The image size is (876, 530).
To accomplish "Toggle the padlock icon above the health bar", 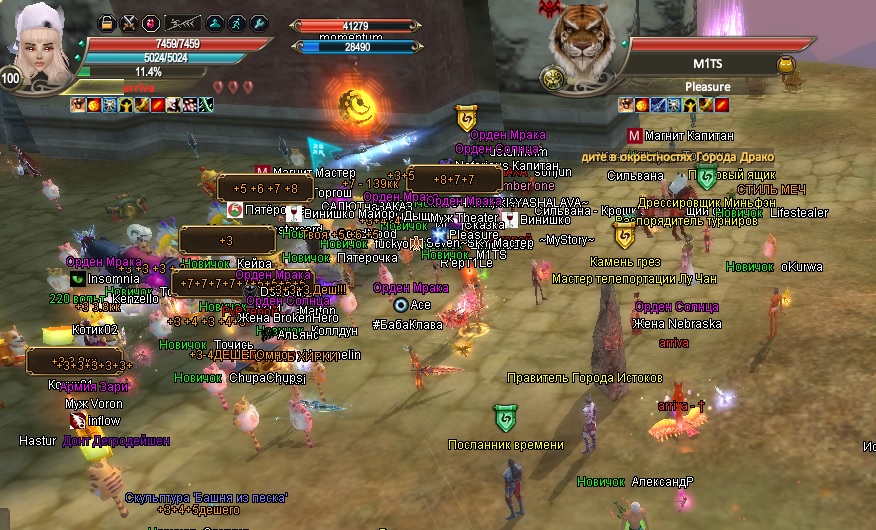I will click(x=107, y=23).
